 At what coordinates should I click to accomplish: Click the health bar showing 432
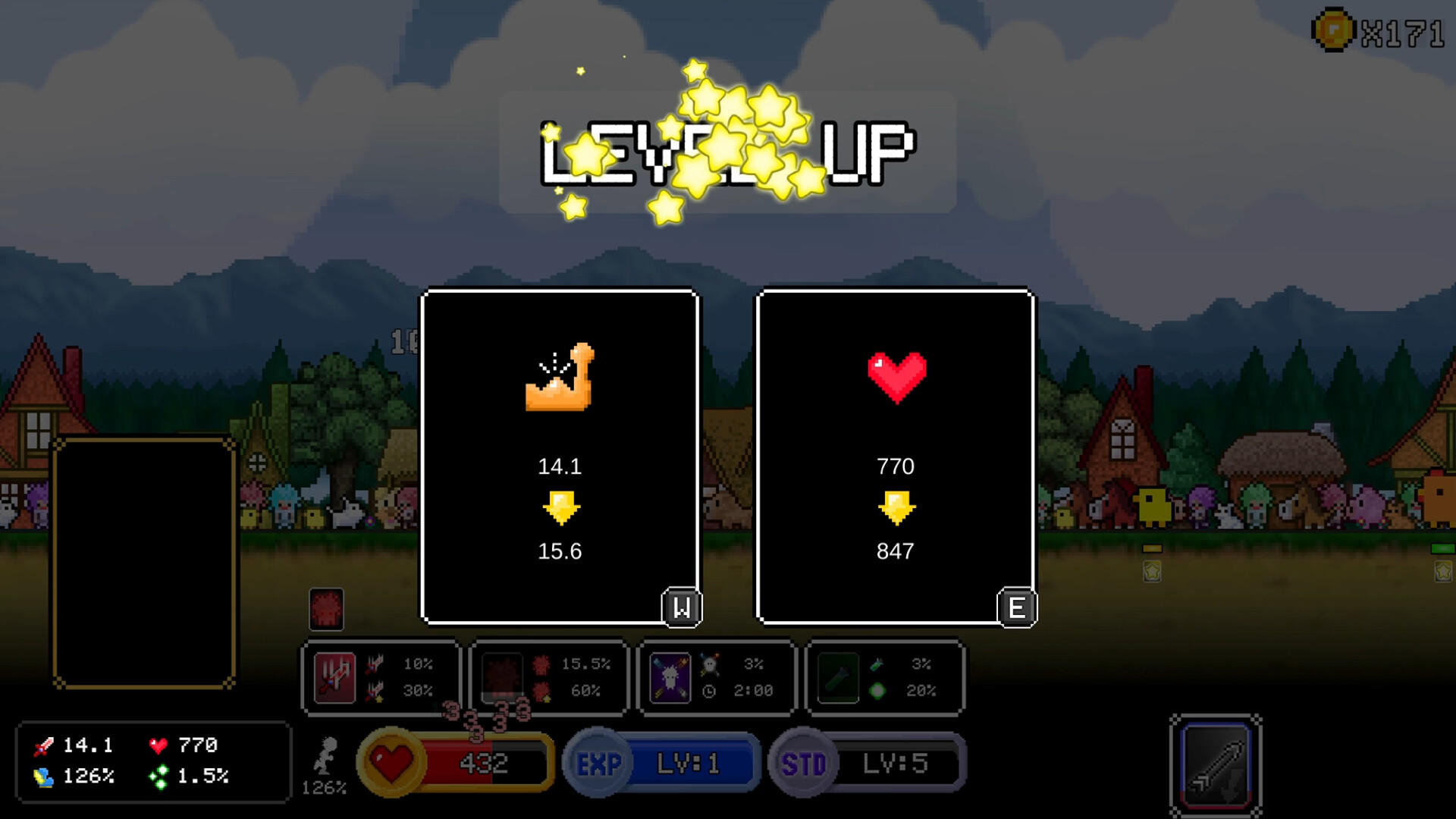pos(485,764)
